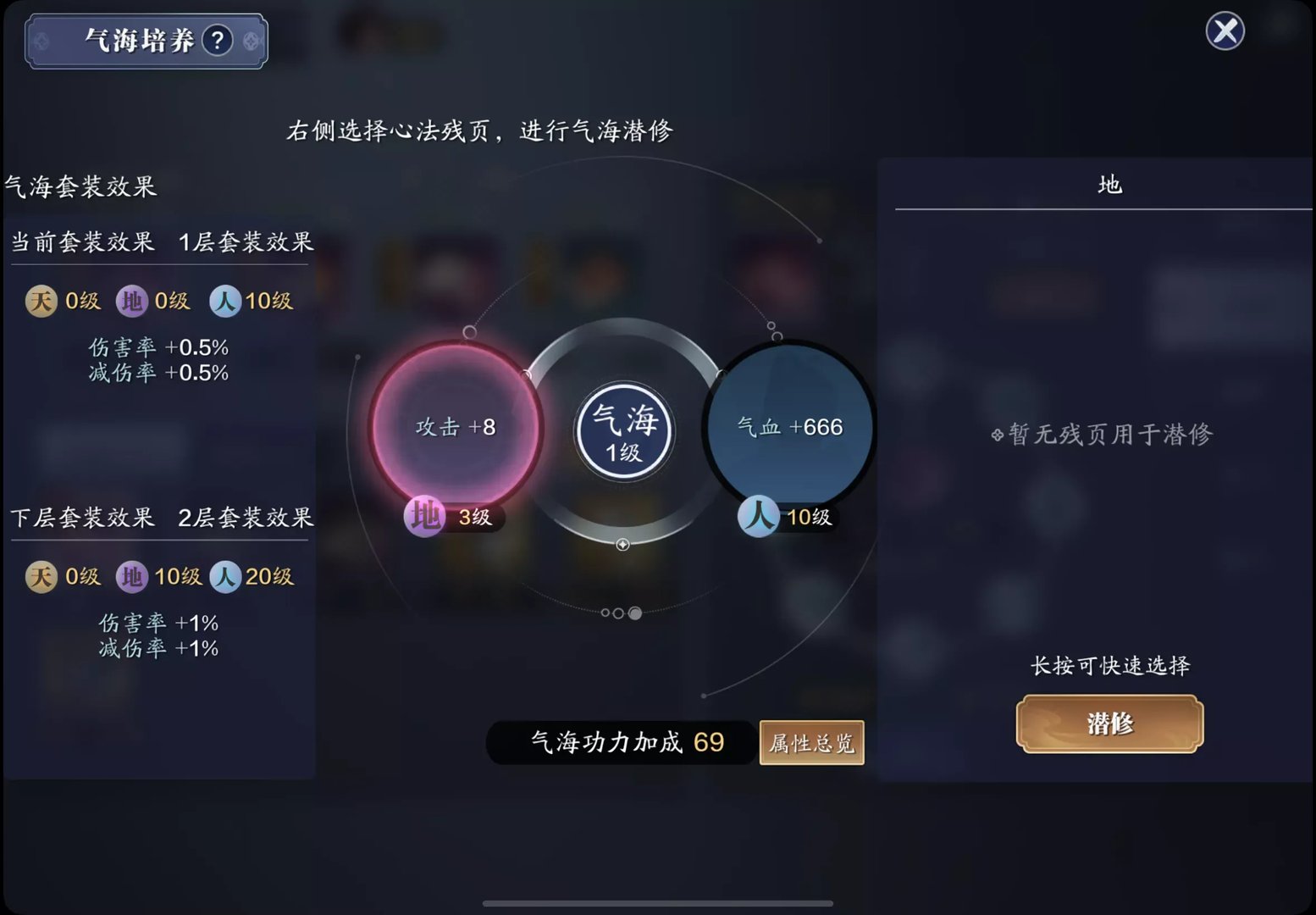1316x915 pixels.
Task: Select the 1层套装效果 header
Action: tap(246, 242)
